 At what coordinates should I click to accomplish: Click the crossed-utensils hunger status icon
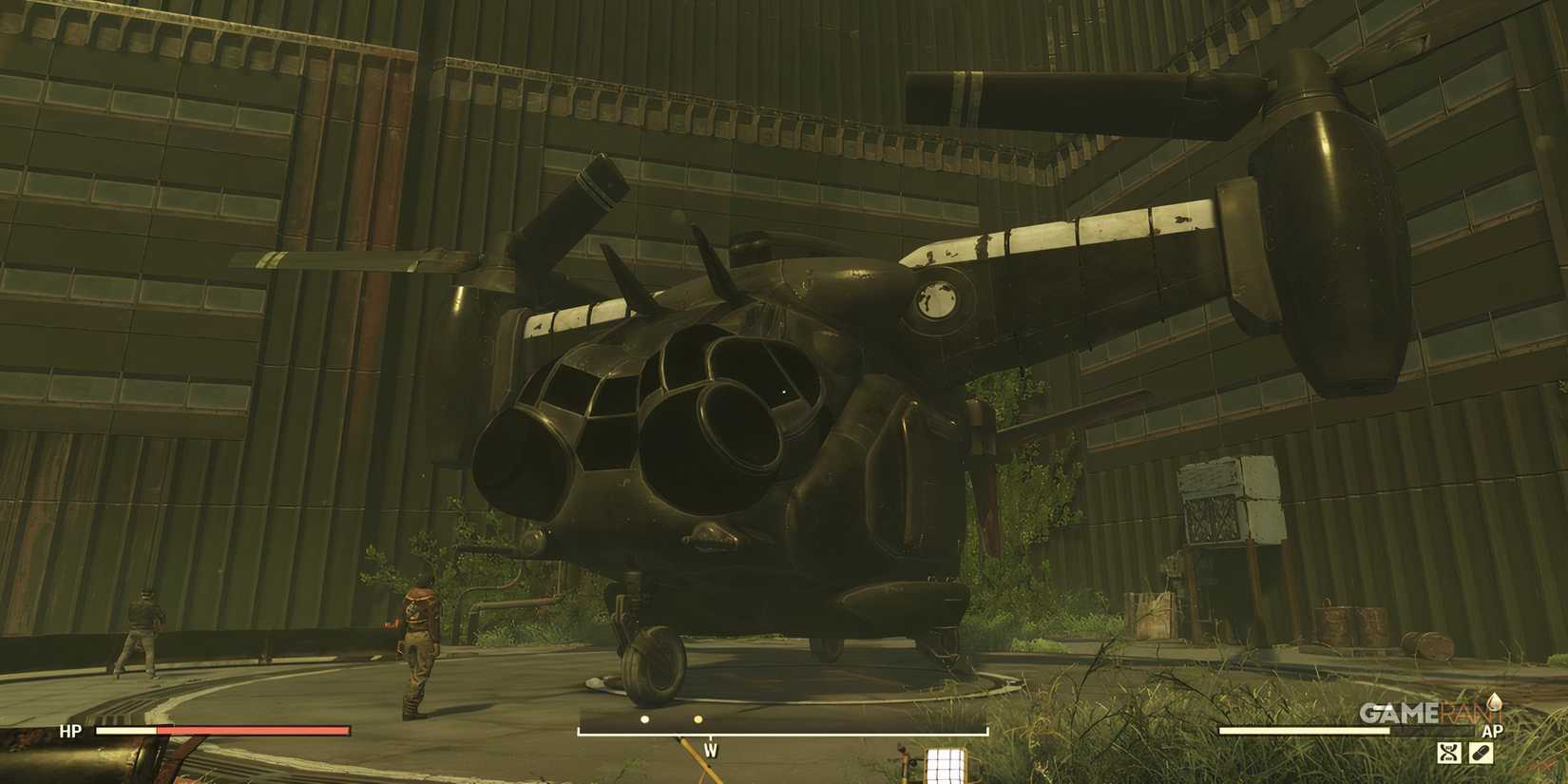click(1449, 753)
